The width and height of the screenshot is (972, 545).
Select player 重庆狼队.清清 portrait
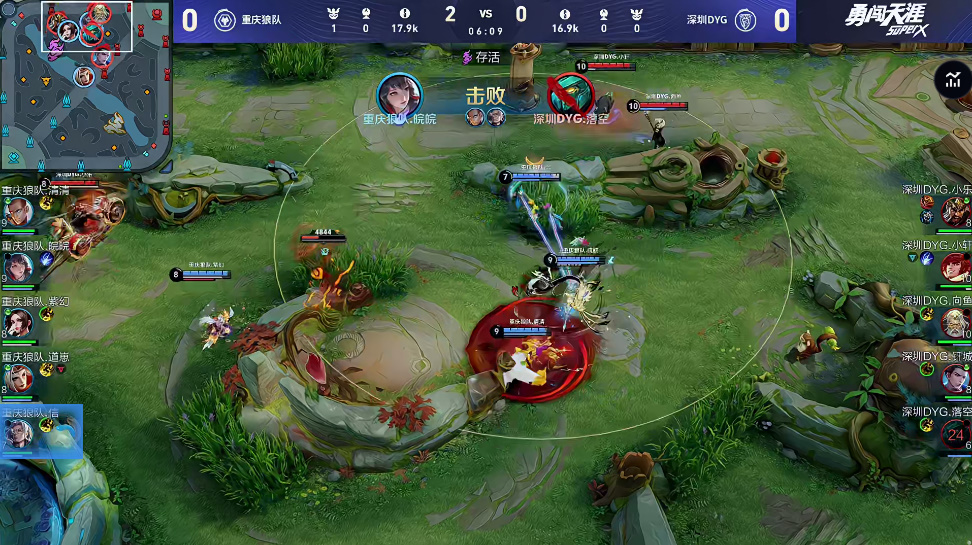[20, 210]
